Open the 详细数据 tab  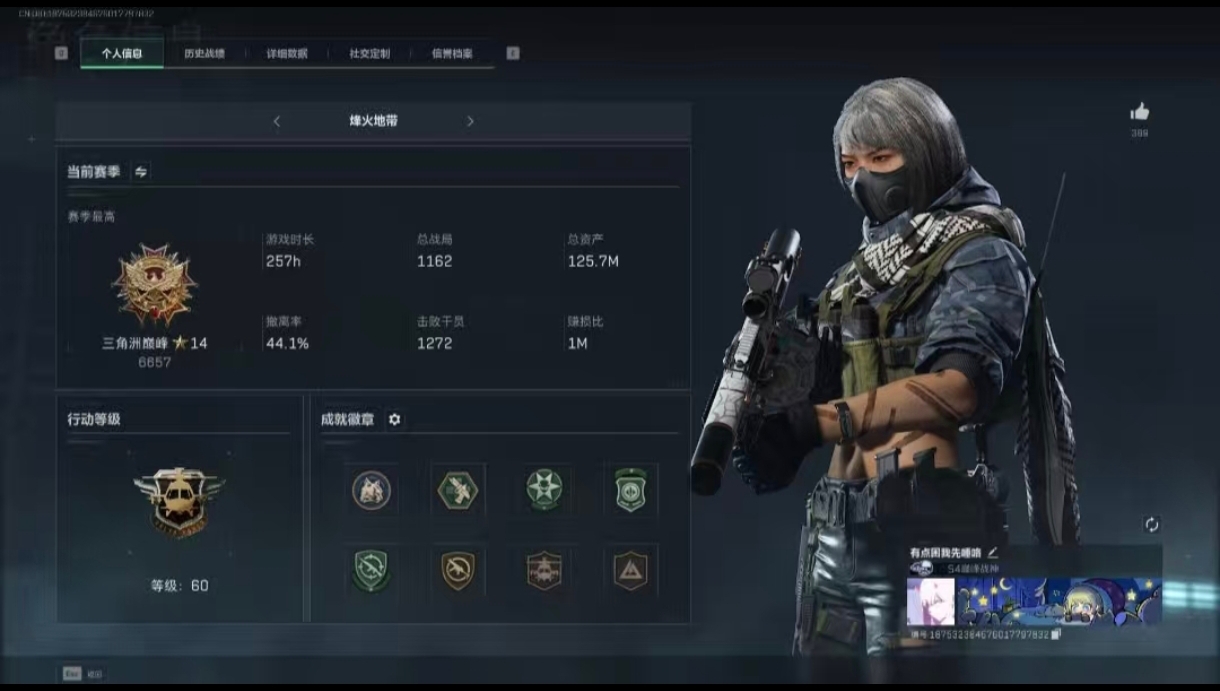(x=287, y=54)
